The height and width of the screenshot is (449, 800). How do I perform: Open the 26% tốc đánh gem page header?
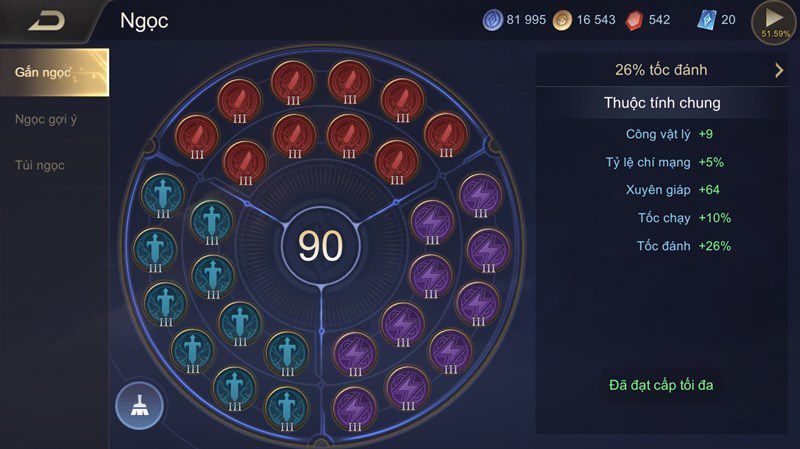661,70
